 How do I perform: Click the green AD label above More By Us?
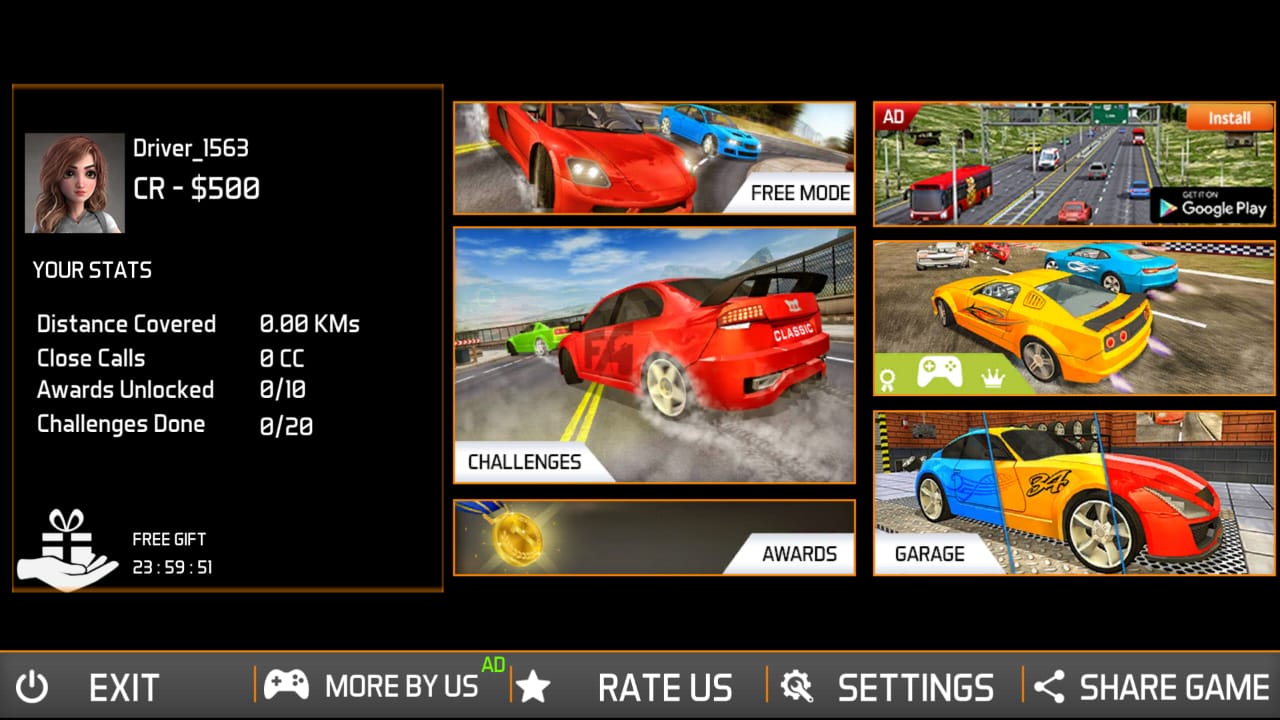[x=493, y=662]
